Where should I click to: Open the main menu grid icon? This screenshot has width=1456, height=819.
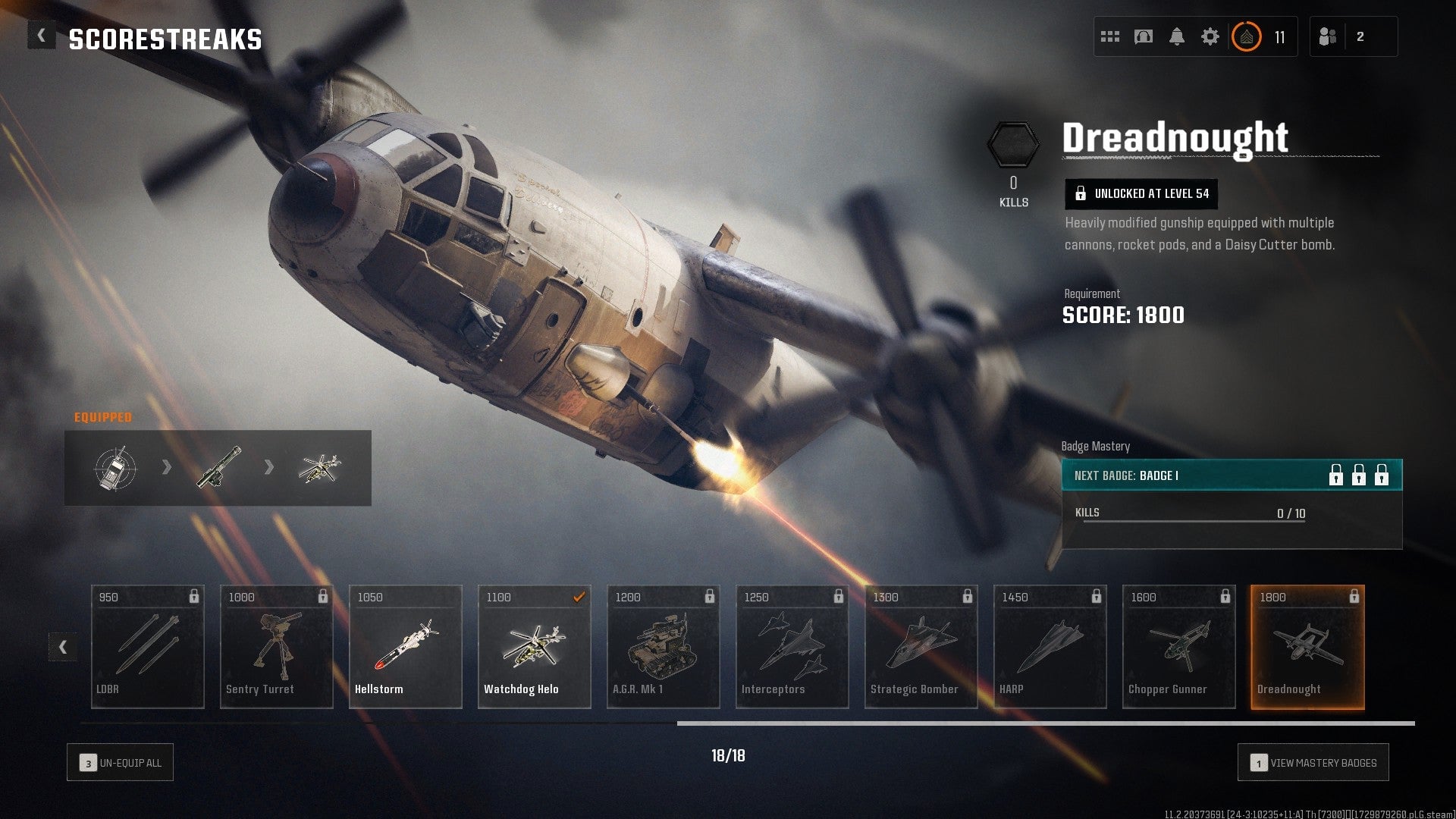[x=1109, y=36]
